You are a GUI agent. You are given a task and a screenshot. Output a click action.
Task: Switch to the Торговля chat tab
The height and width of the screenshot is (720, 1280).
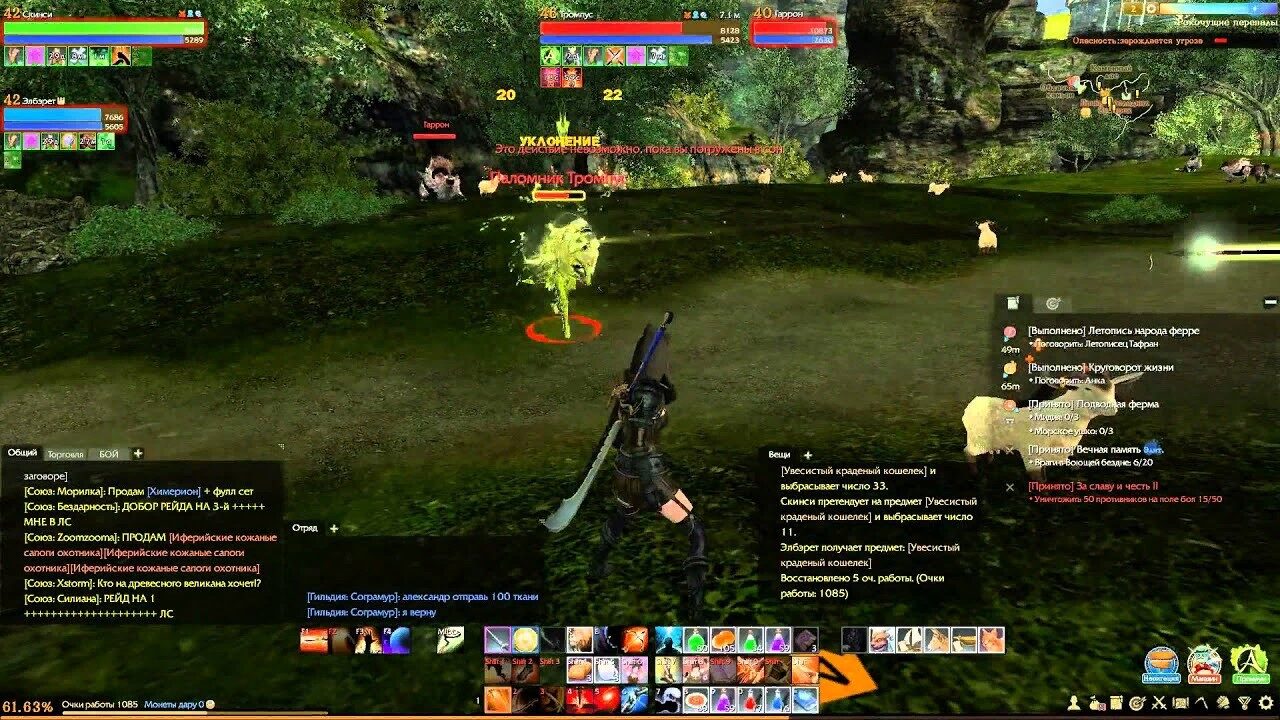pos(65,453)
